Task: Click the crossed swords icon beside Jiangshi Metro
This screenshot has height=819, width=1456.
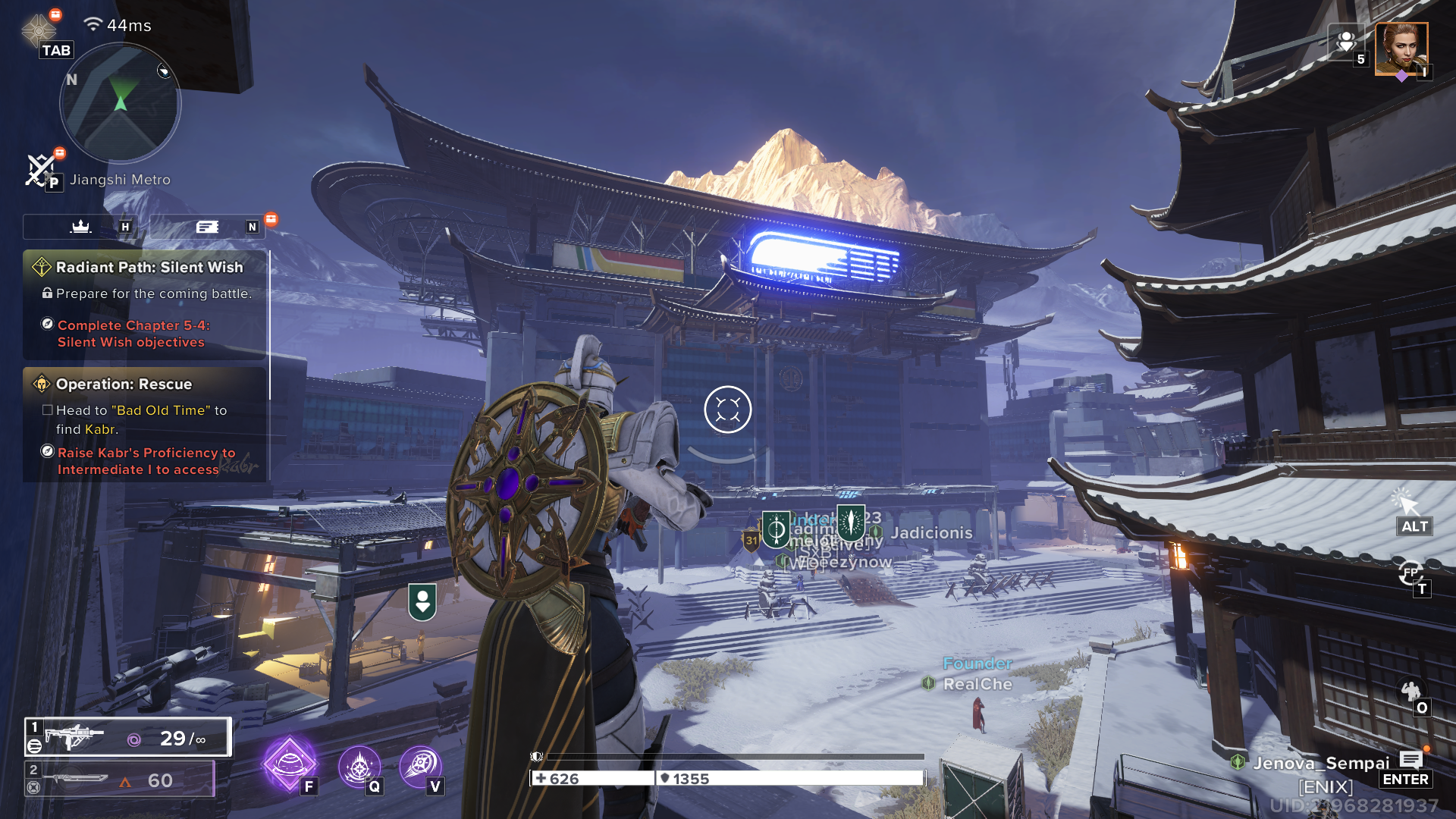Action: tap(40, 170)
